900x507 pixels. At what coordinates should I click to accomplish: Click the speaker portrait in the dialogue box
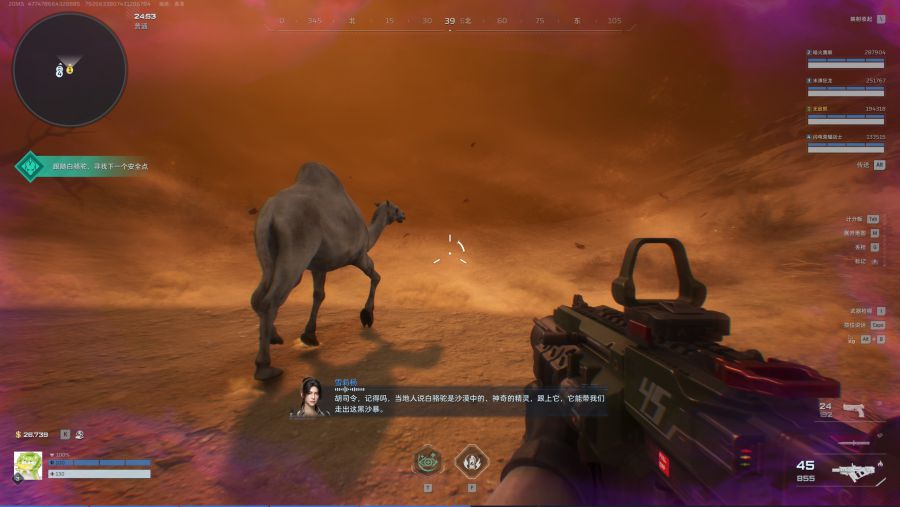coord(310,397)
